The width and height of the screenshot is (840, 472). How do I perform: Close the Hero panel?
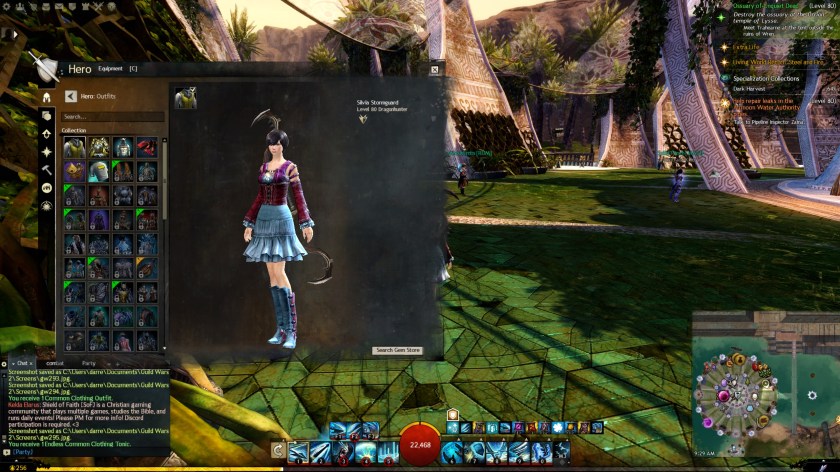click(434, 69)
